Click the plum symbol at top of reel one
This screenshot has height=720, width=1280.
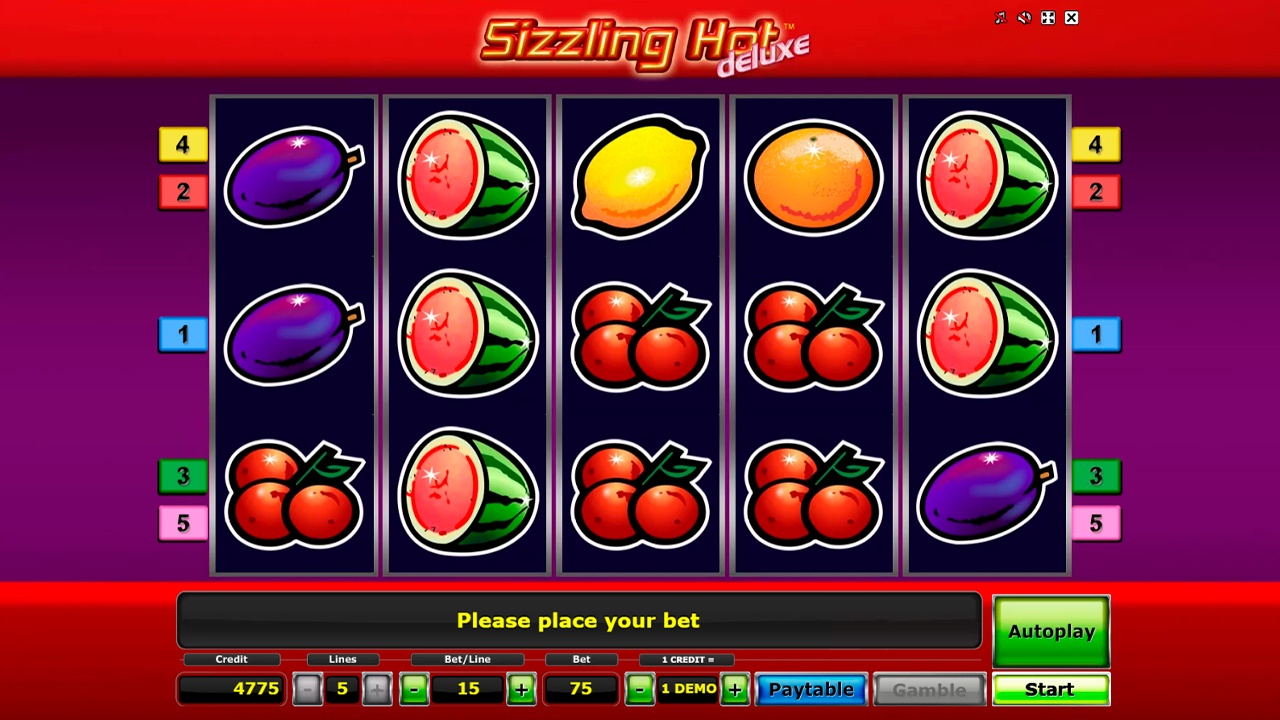click(x=294, y=175)
